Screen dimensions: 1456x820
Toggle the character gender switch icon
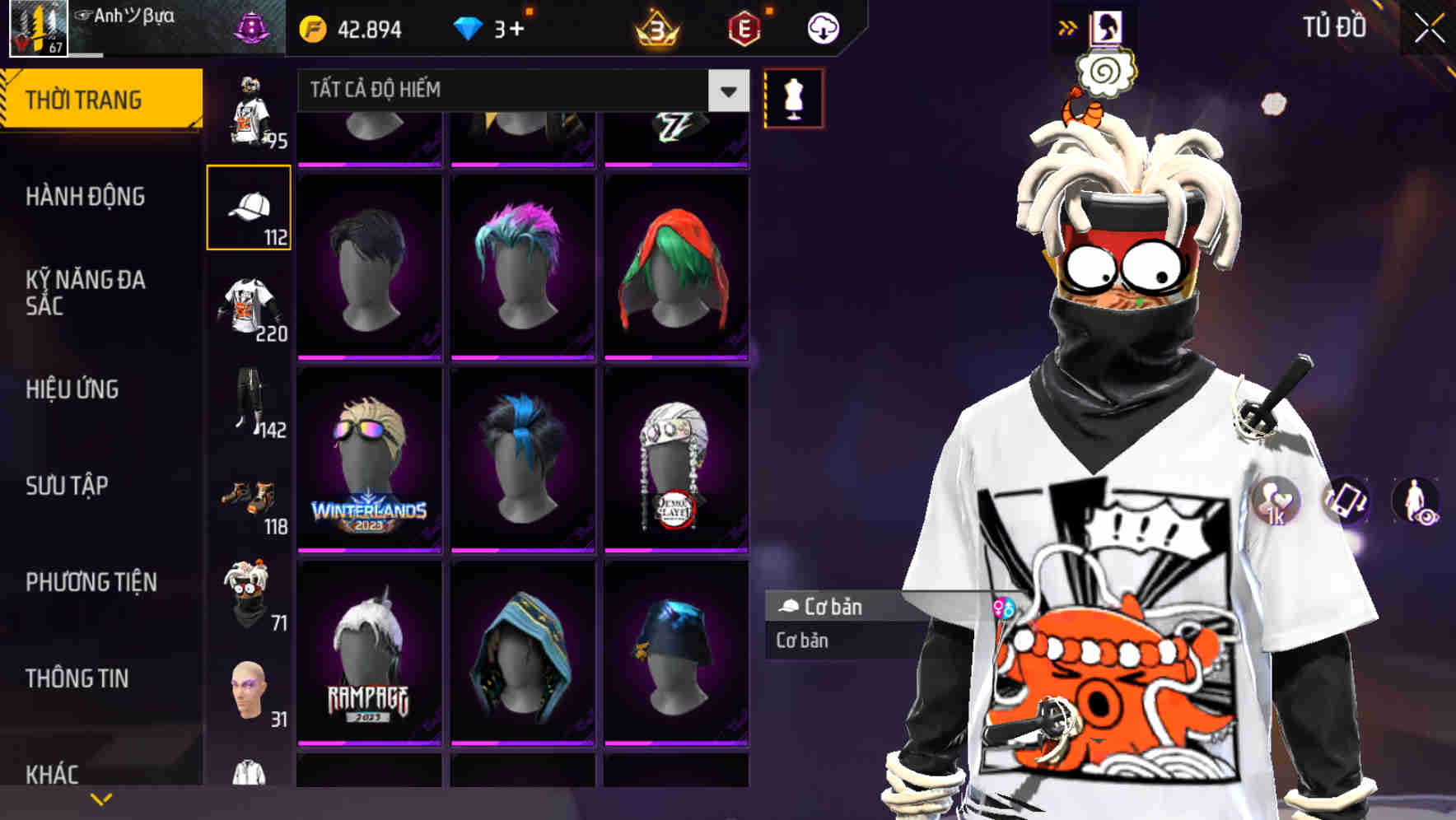point(1004,607)
